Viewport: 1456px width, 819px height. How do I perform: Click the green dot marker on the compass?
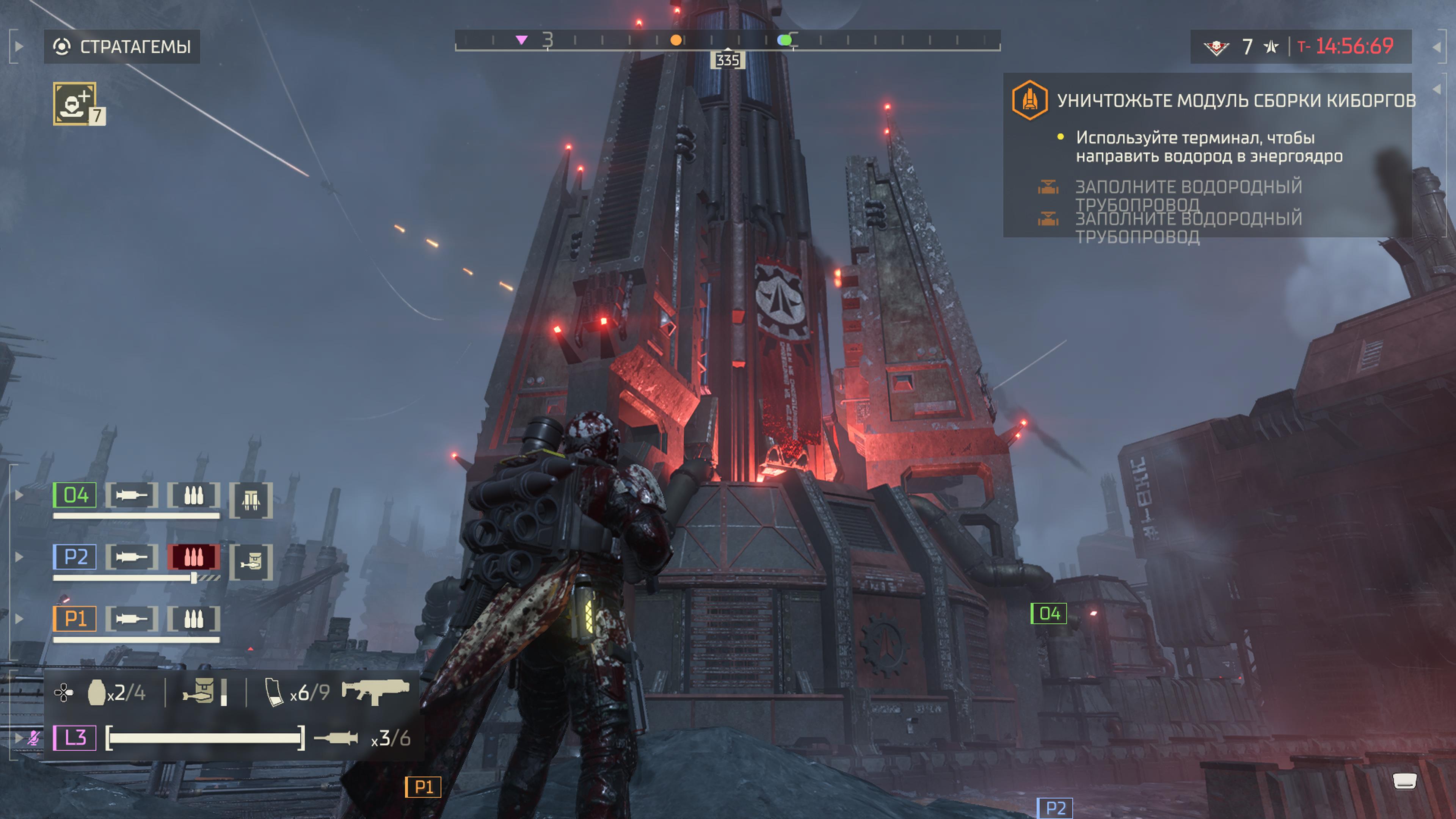click(783, 40)
